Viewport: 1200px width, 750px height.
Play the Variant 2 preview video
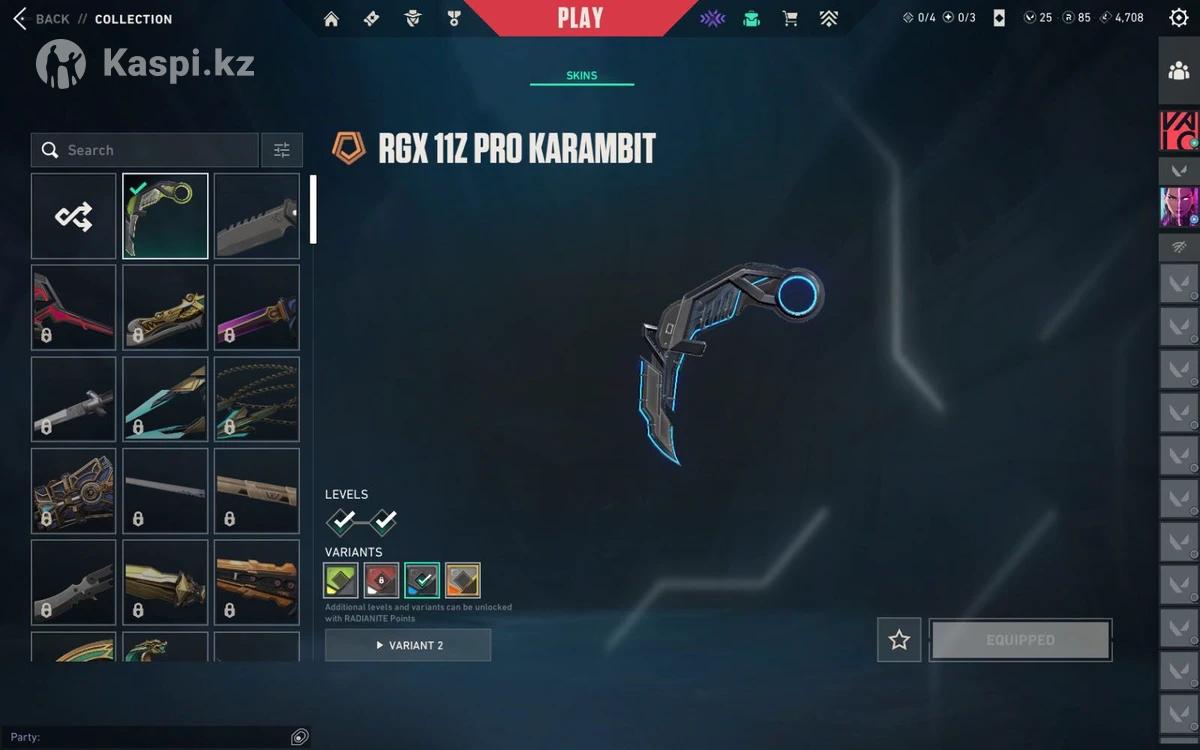[408, 645]
